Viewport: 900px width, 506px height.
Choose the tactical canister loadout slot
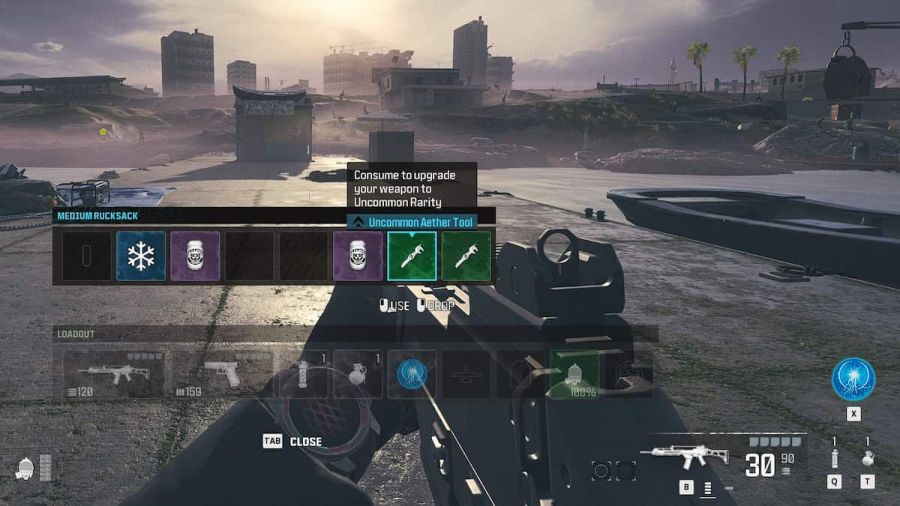(x=303, y=374)
